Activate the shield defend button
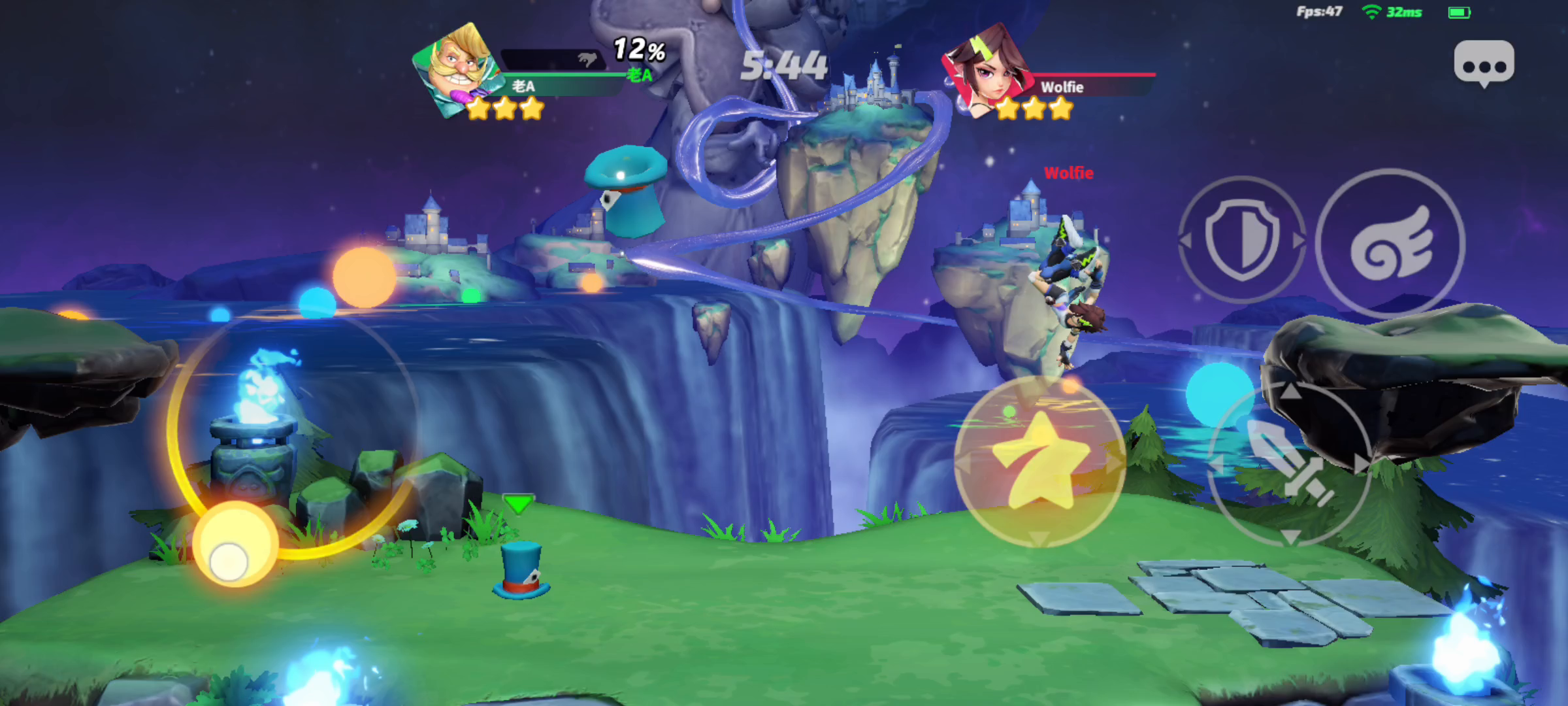The height and width of the screenshot is (706, 1568). (1241, 239)
